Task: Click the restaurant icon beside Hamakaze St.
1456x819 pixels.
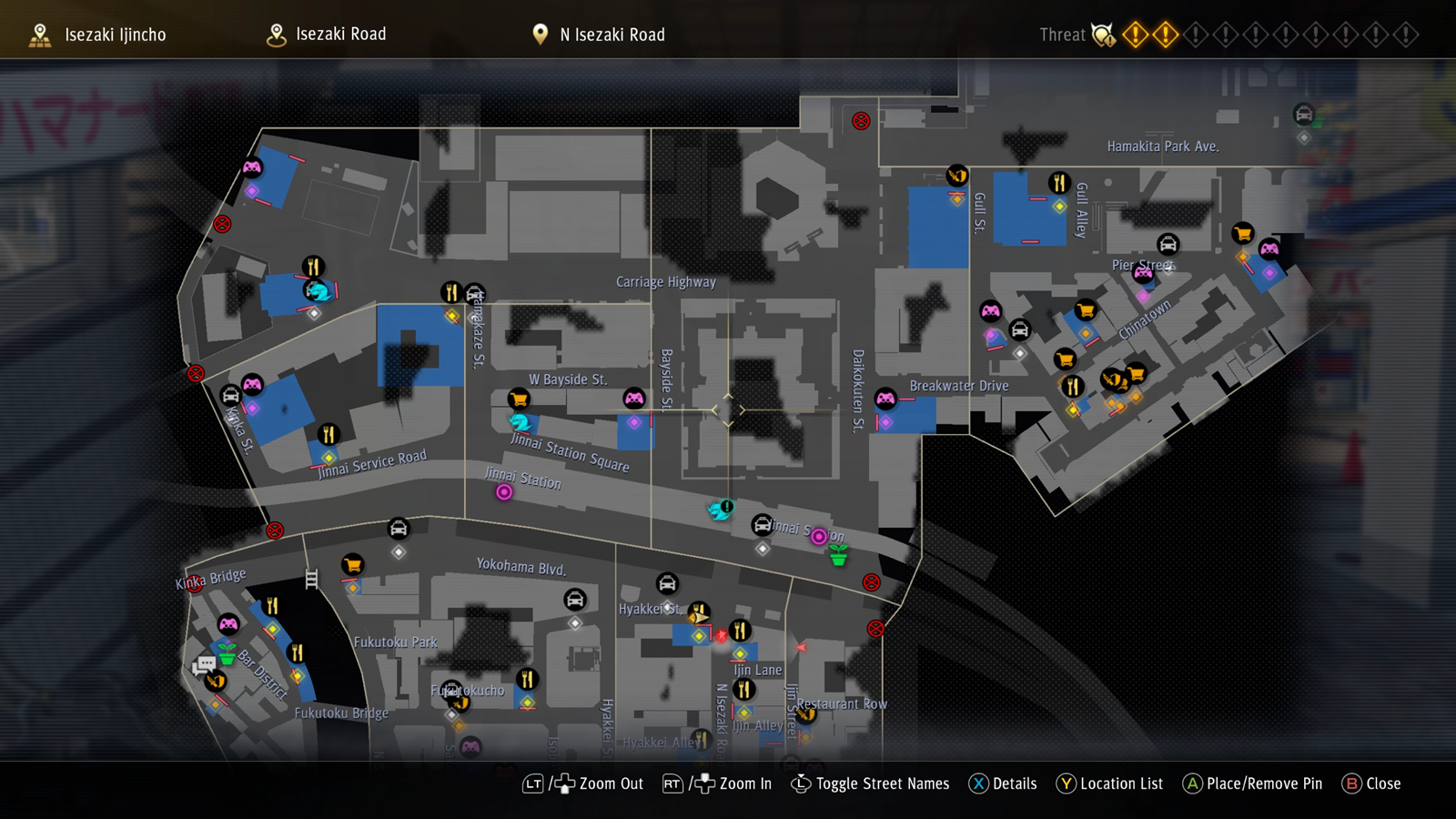Action: (450, 292)
